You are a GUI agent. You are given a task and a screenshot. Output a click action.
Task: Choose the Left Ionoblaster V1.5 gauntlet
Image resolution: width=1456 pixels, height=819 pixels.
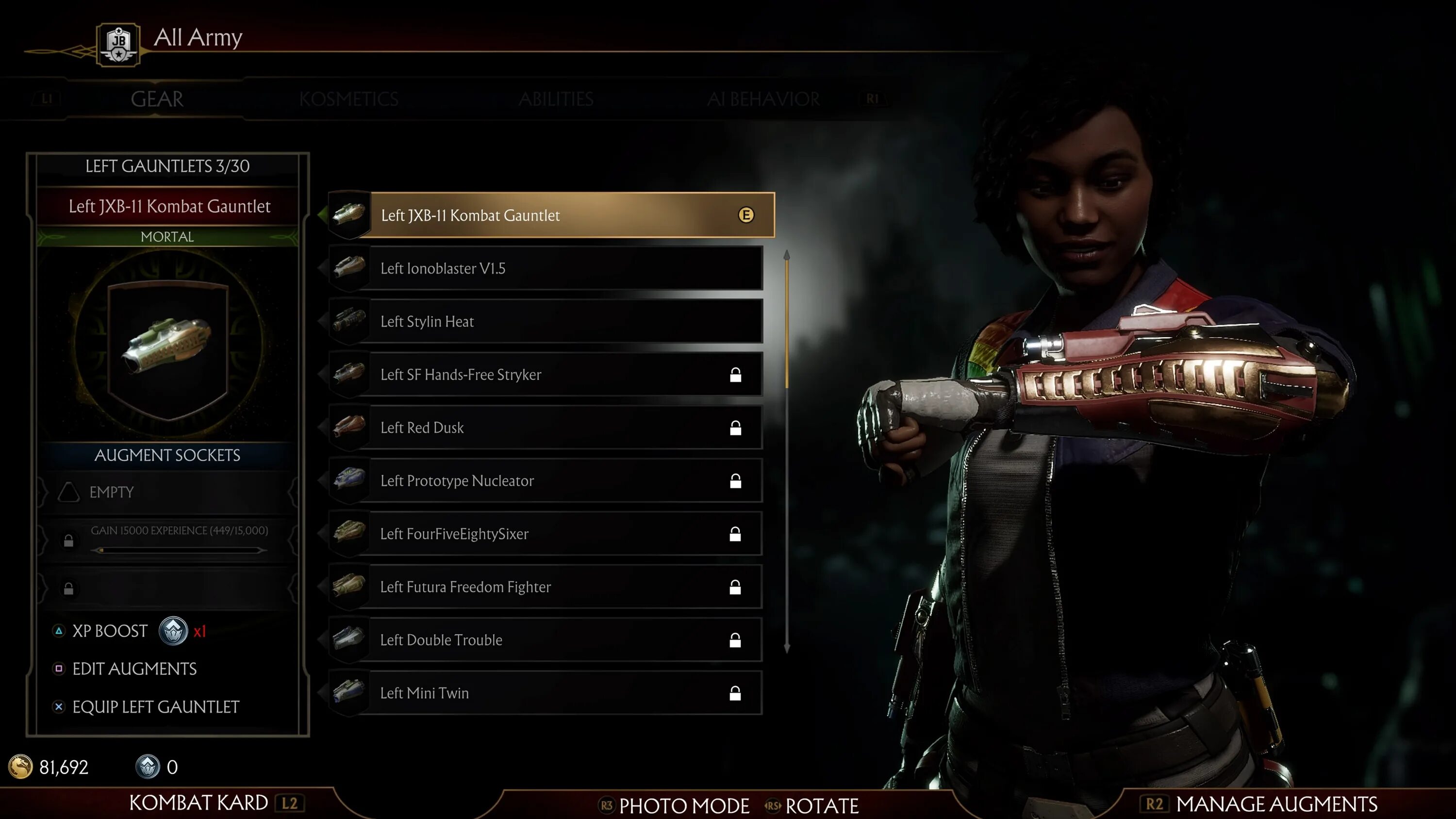pyautogui.click(x=546, y=268)
